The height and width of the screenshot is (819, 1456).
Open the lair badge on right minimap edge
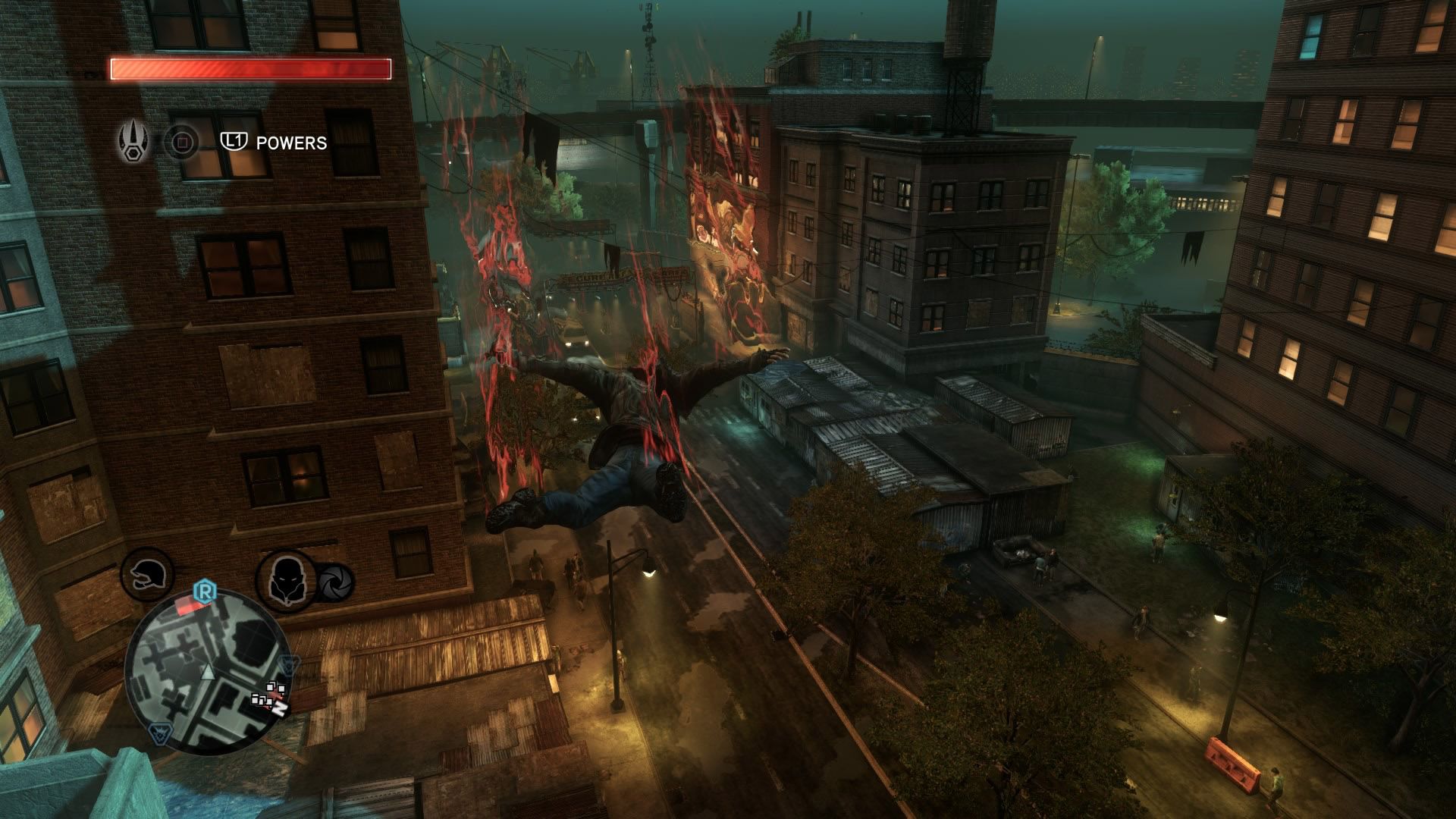(287, 665)
